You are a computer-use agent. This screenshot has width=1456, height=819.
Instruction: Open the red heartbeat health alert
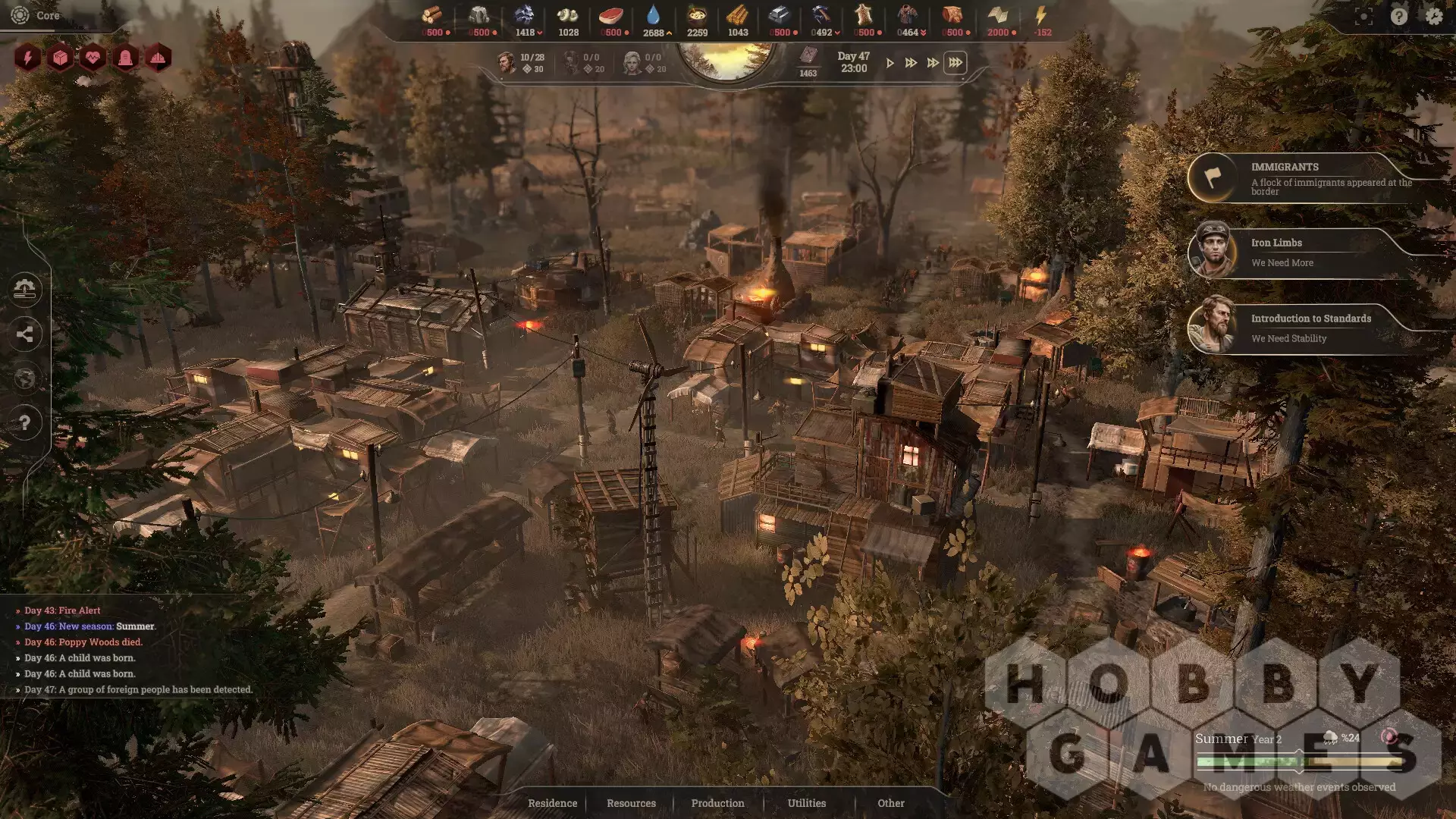click(x=93, y=58)
